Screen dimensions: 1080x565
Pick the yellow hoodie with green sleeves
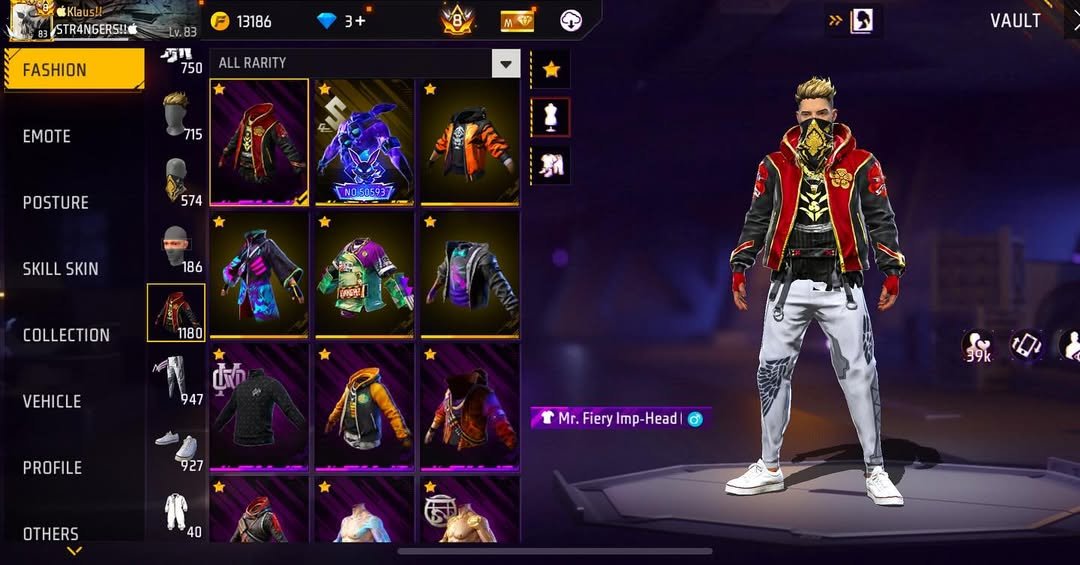(364, 406)
